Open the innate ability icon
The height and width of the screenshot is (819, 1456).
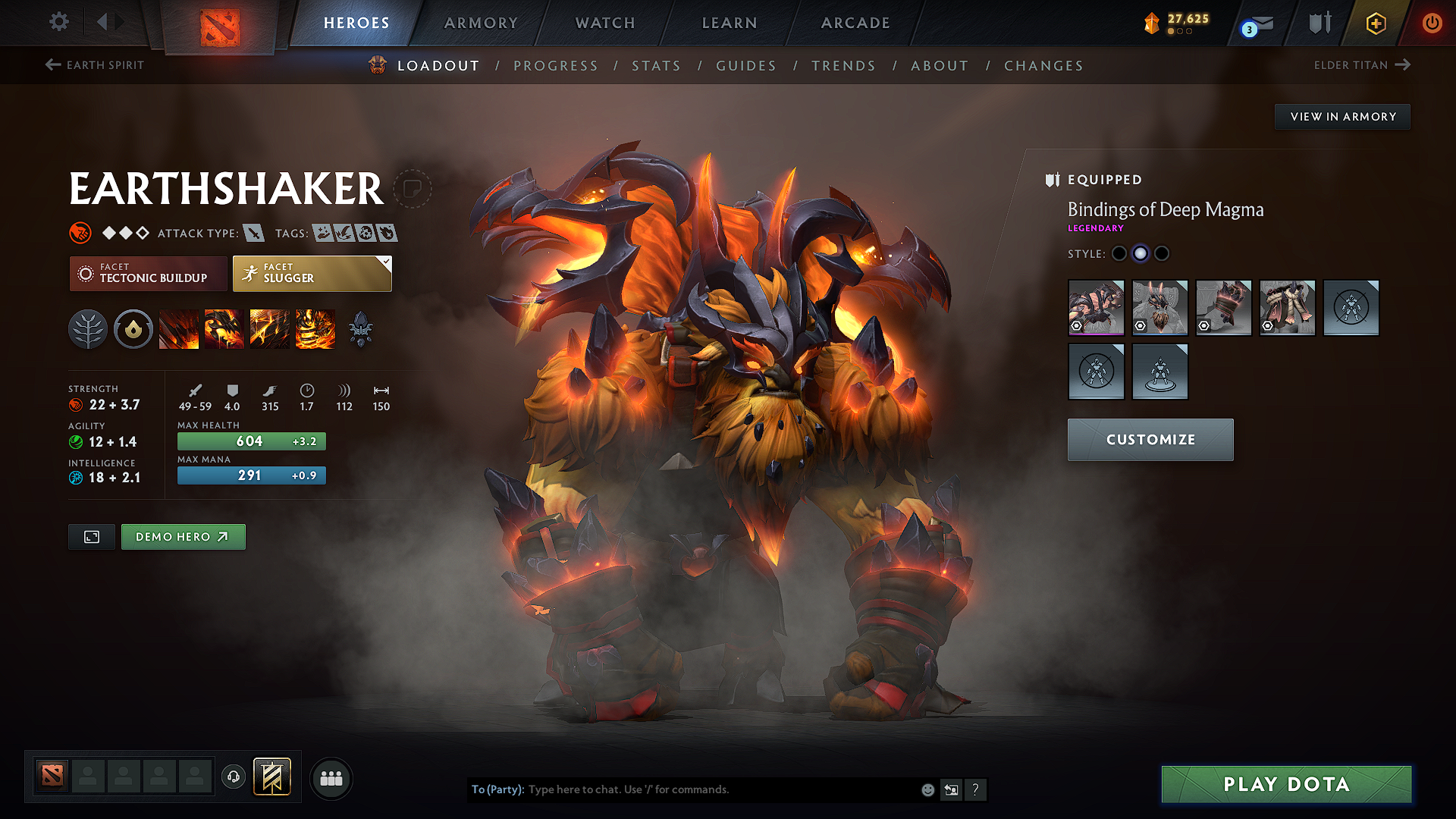133,328
